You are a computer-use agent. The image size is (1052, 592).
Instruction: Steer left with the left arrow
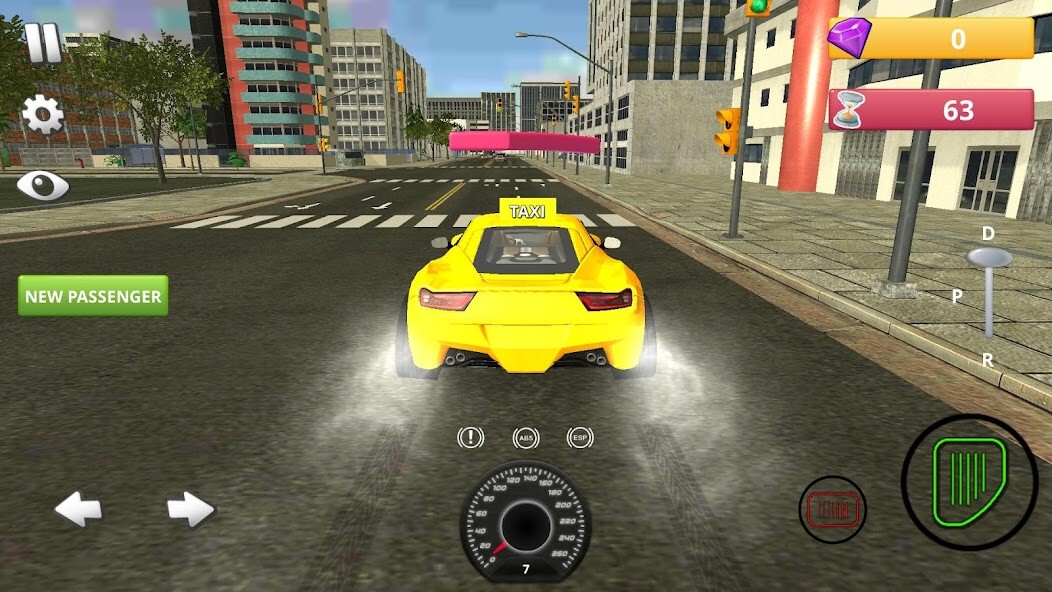78,510
